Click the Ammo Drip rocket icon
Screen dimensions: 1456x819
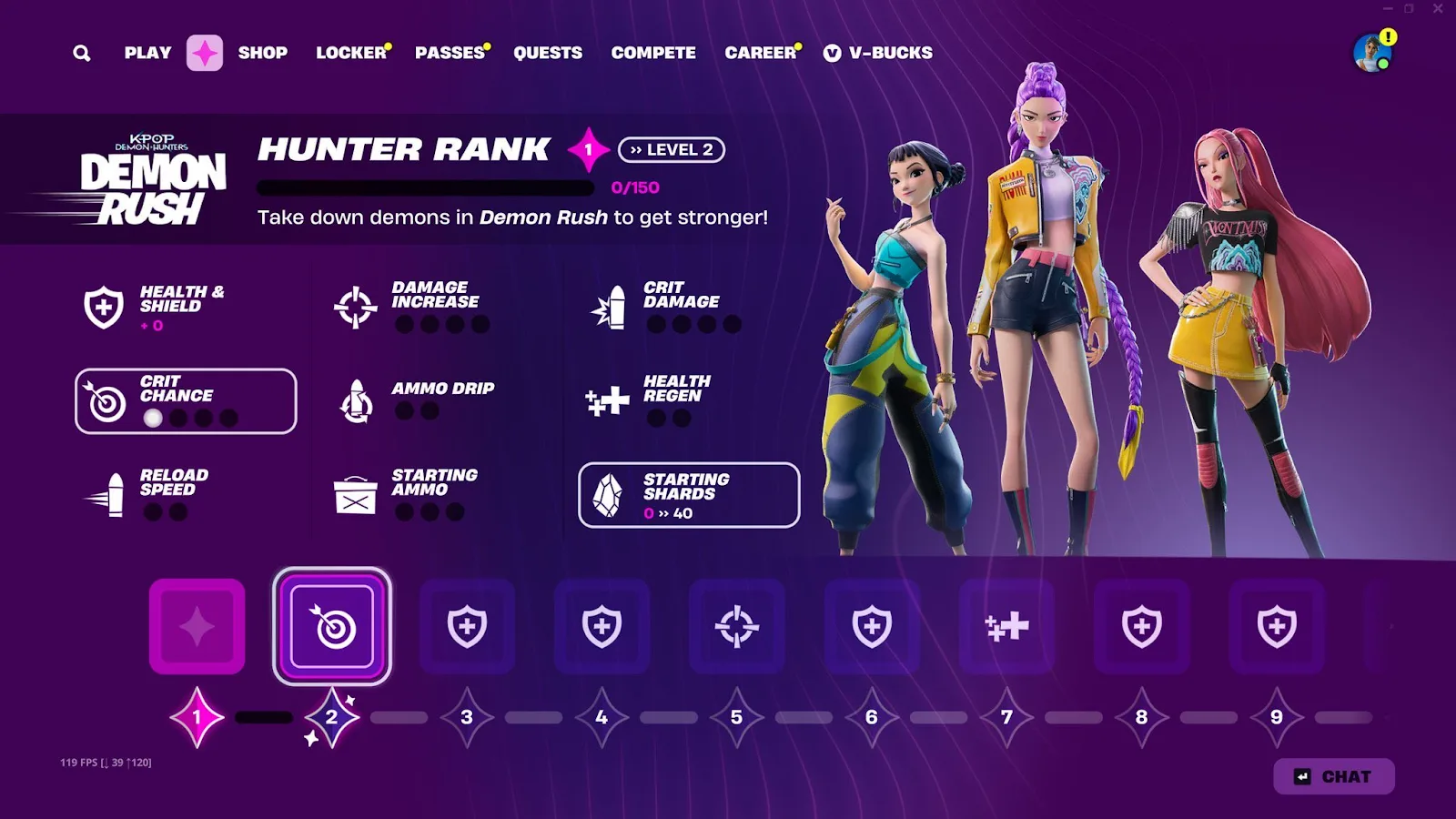point(356,401)
